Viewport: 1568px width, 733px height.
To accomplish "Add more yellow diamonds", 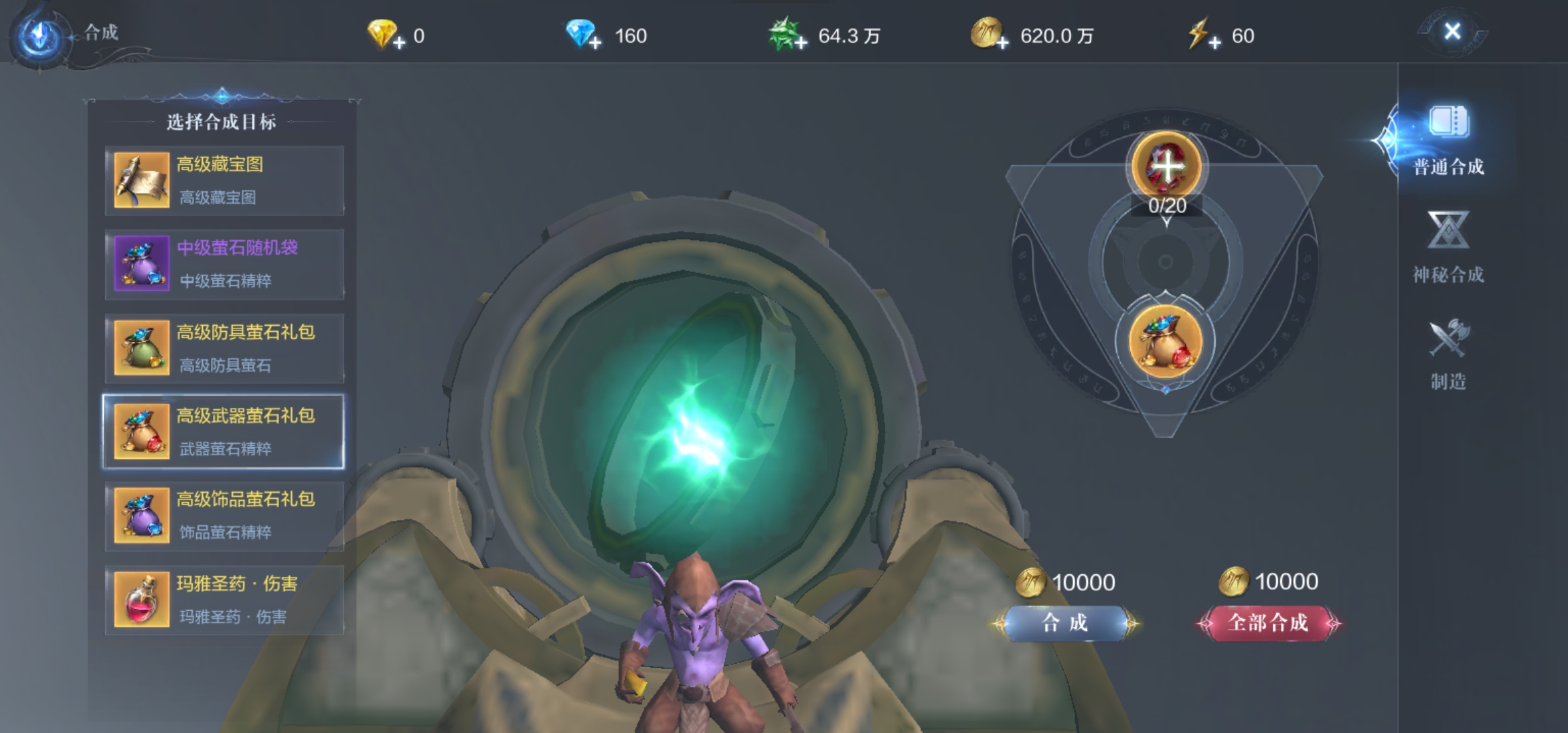I will tap(399, 43).
